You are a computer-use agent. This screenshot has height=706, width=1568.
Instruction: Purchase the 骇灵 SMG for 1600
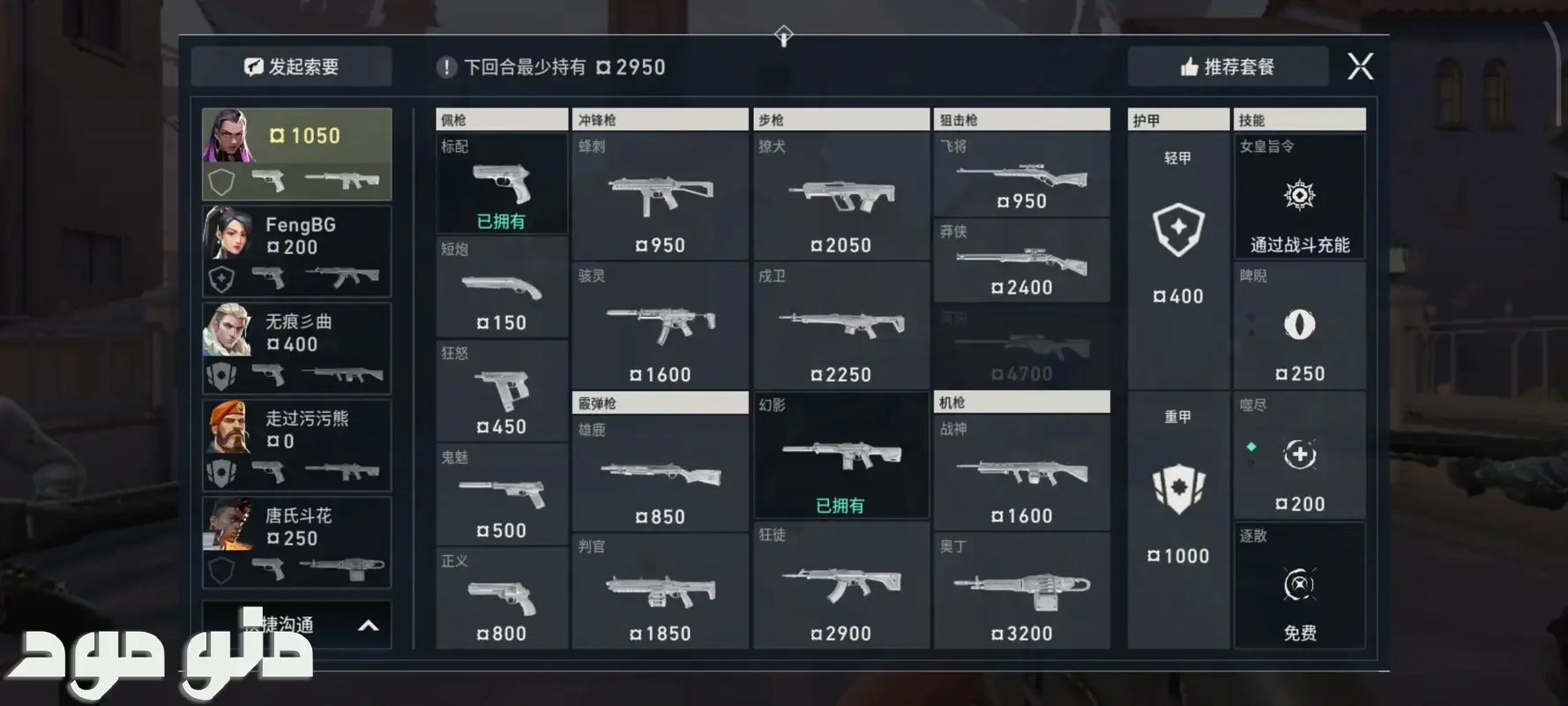pyautogui.click(x=660, y=327)
